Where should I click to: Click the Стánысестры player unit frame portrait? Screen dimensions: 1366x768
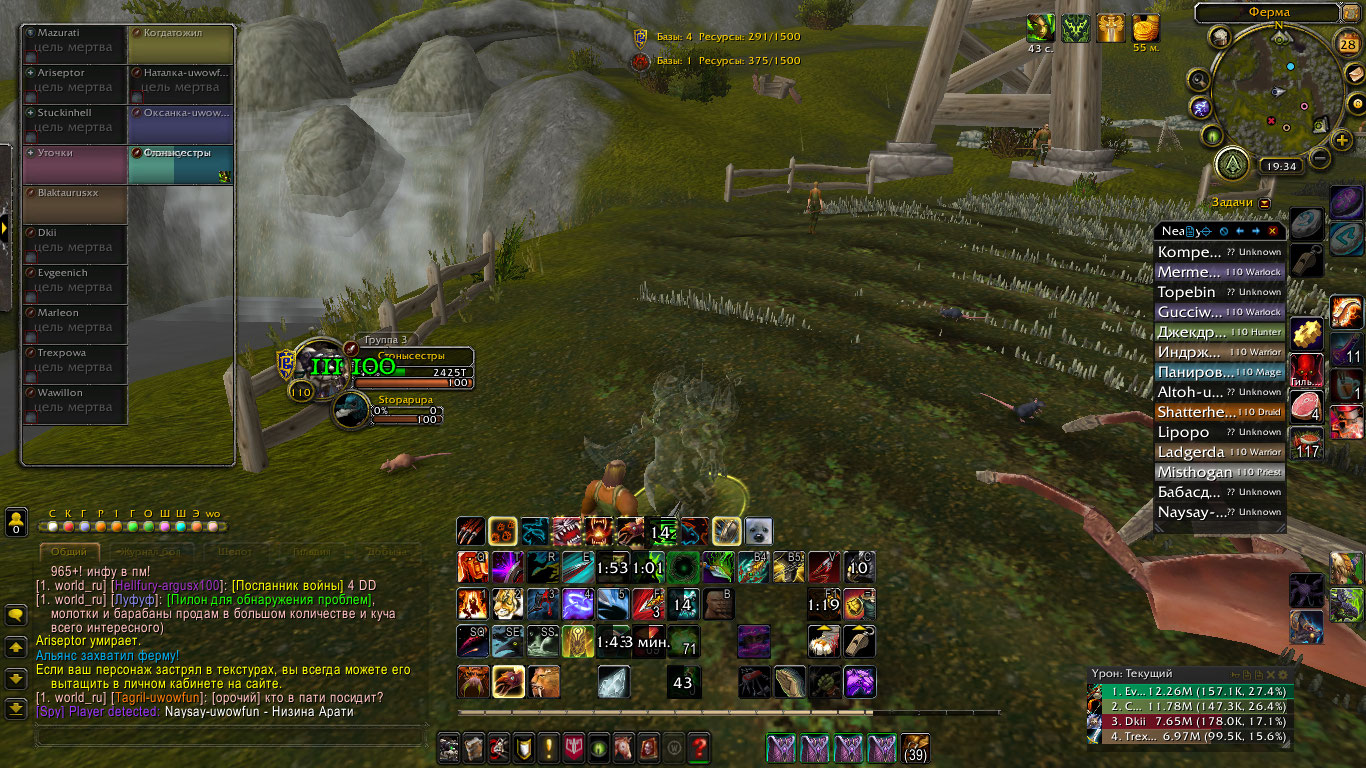click(322, 366)
